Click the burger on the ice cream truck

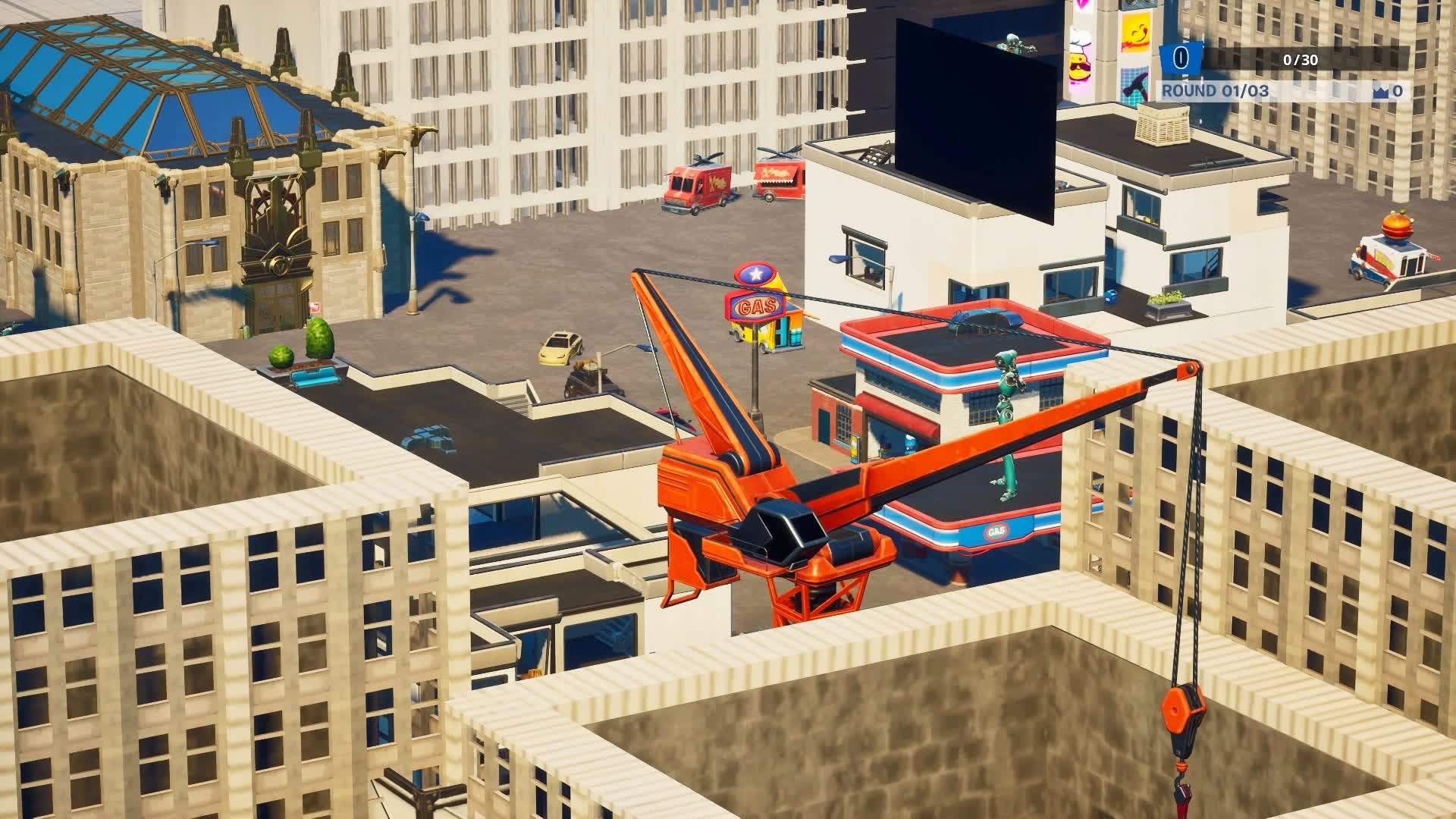1397,224
